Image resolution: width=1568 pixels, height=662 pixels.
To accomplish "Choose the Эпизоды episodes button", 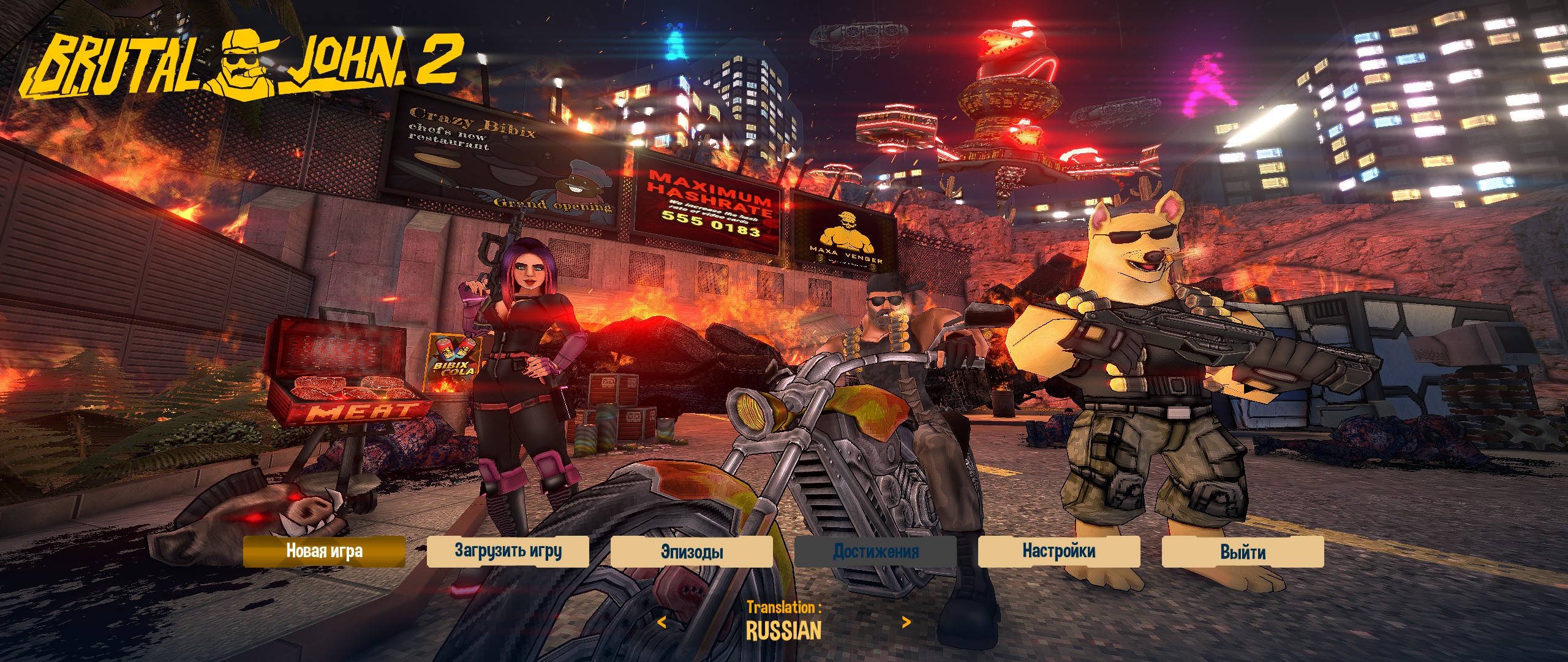I will (692, 551).
